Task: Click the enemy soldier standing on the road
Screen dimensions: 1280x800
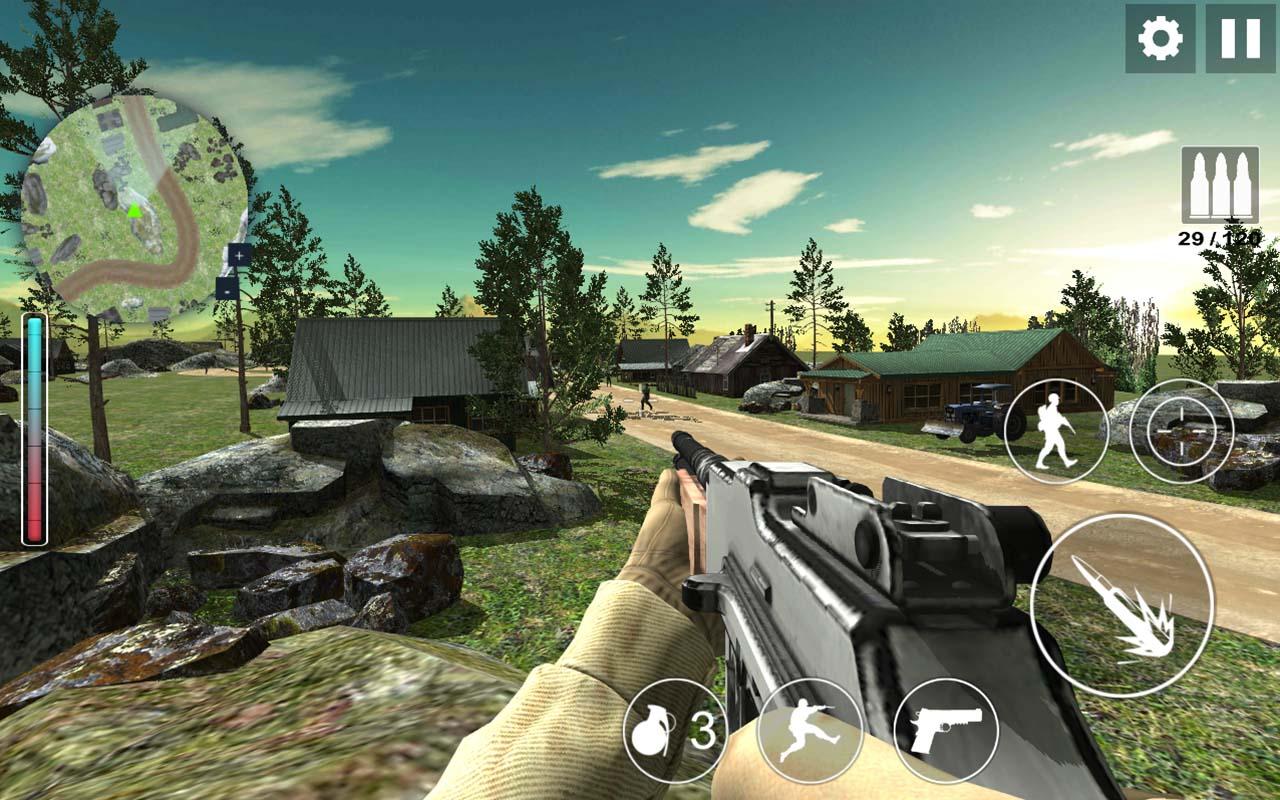Action: coord(645,393)
